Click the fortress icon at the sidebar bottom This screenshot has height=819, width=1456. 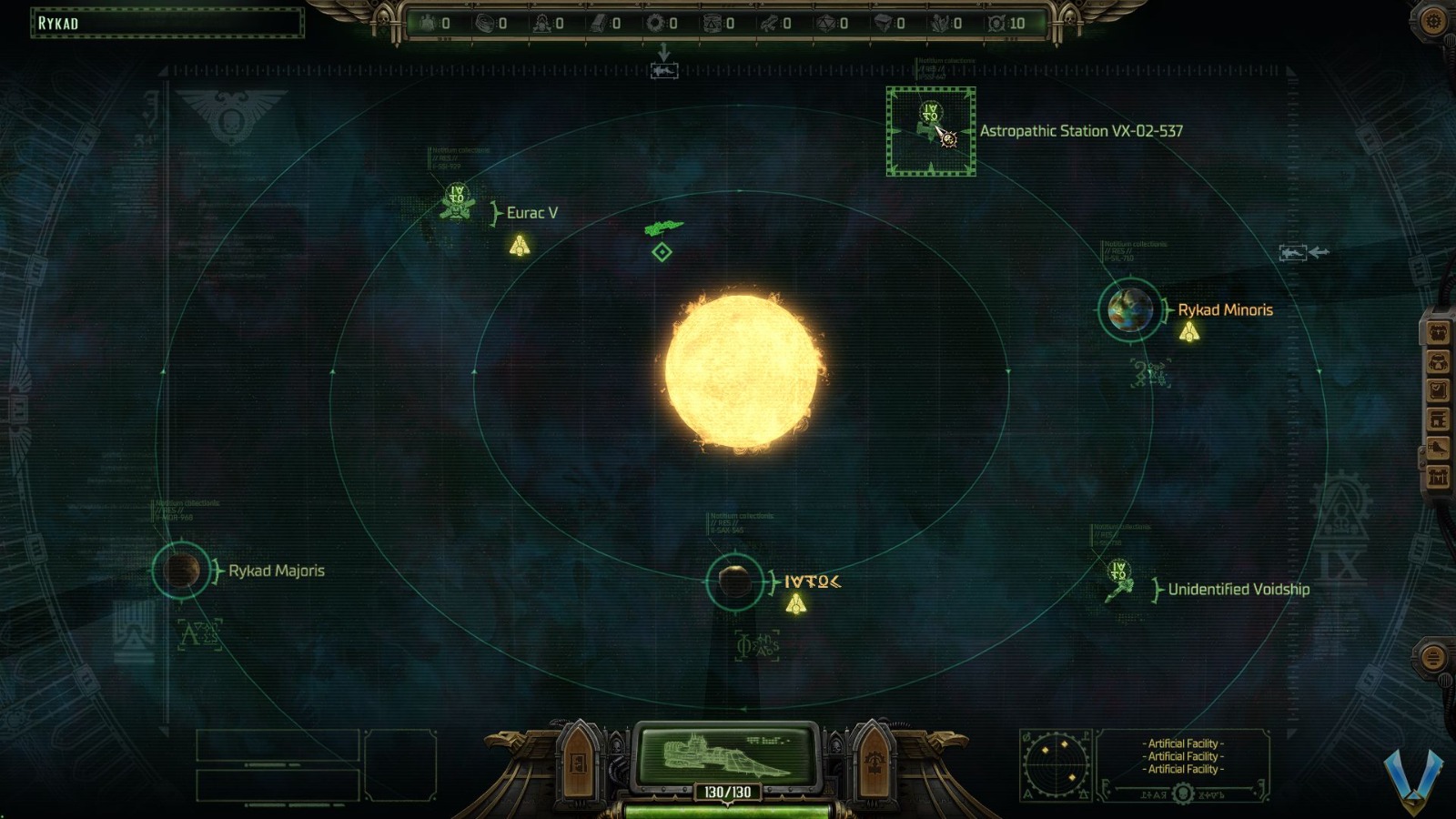coord(1438,474)
